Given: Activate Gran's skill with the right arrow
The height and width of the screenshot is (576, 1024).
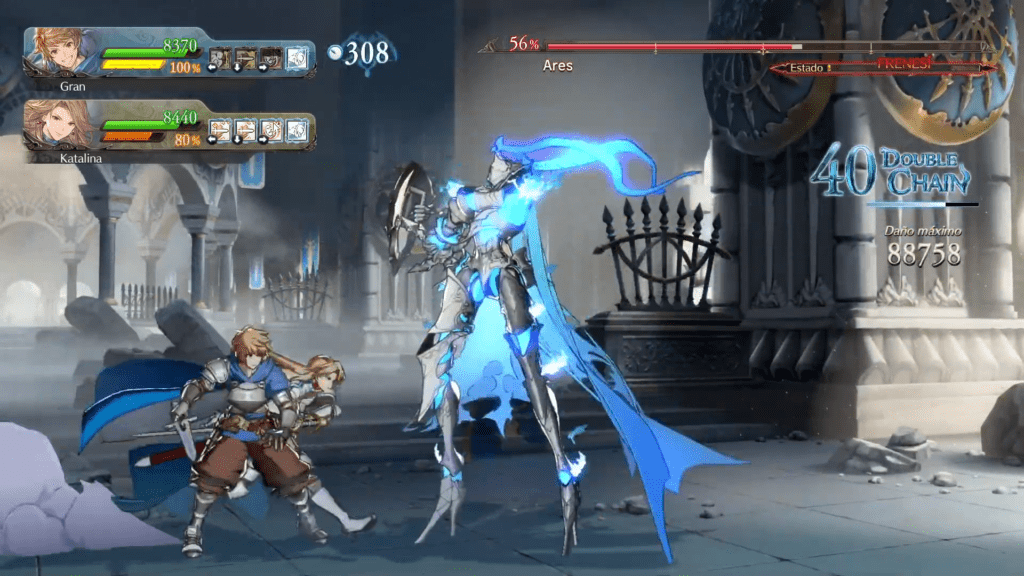Looking at the screenshot, I should 270,57.
